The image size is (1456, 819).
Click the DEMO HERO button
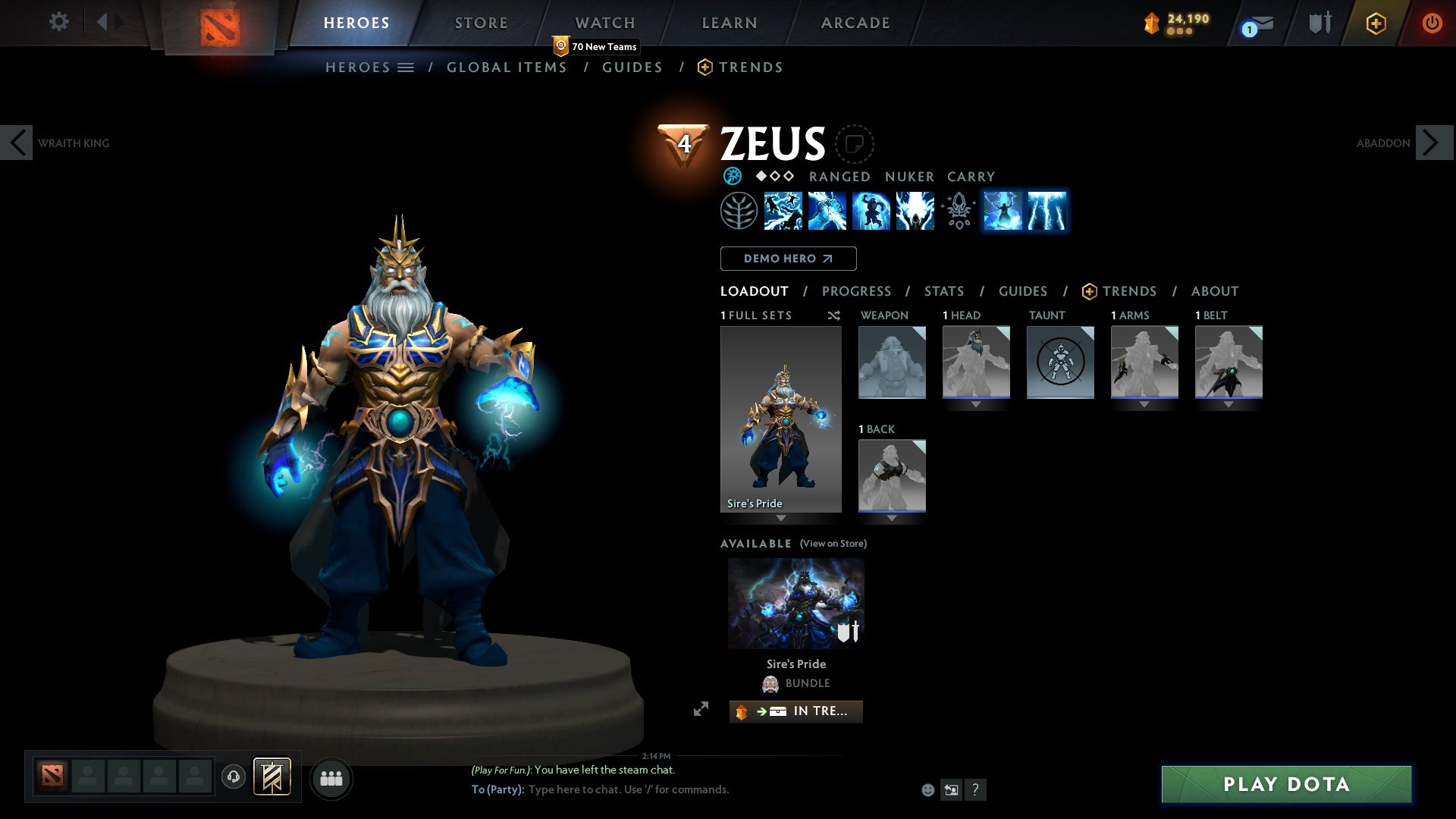pos(788,259)
